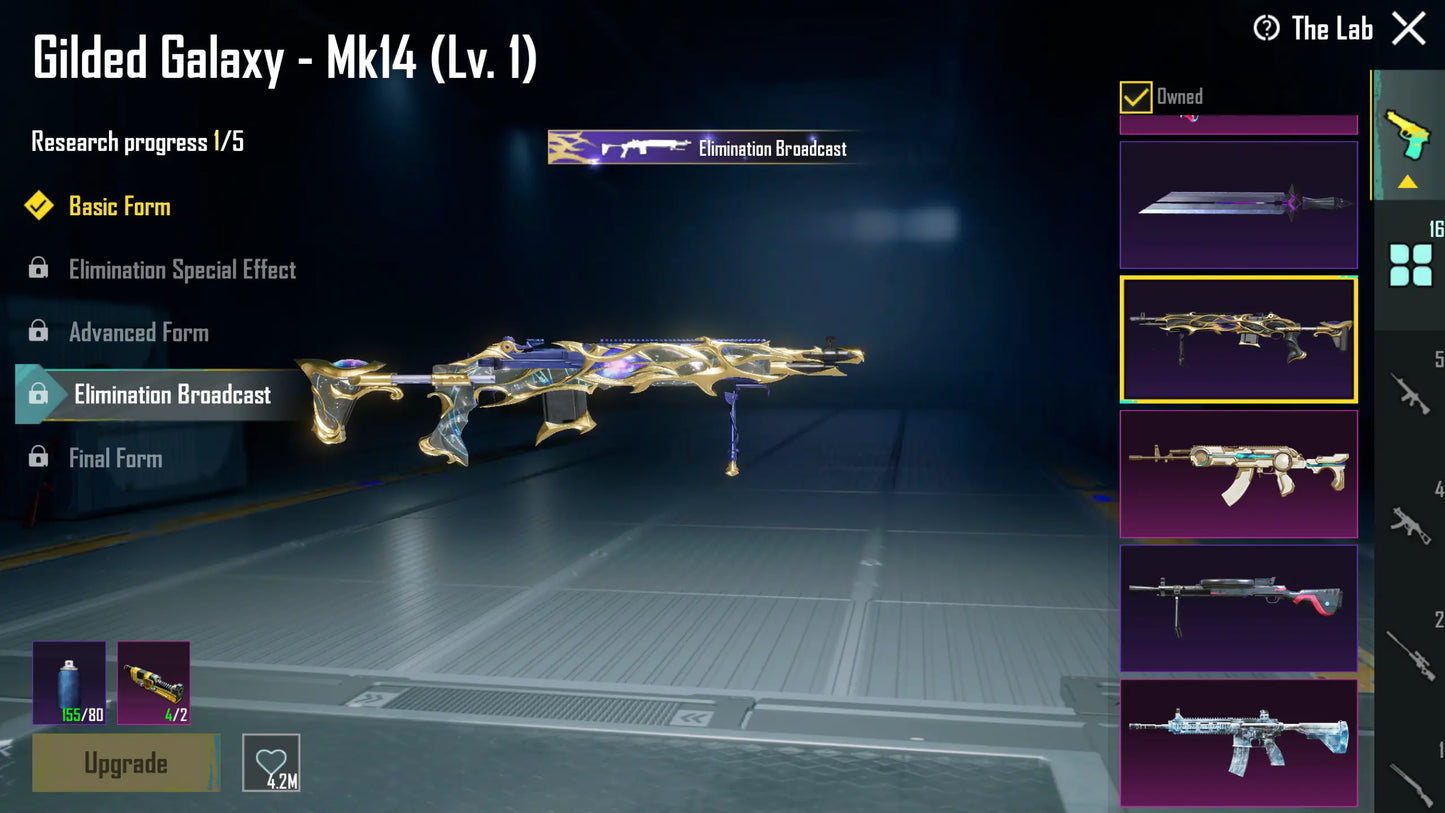Screen dimensions: 1445x813
Task: Select the Basic Form stage
Action: [119, 207]
